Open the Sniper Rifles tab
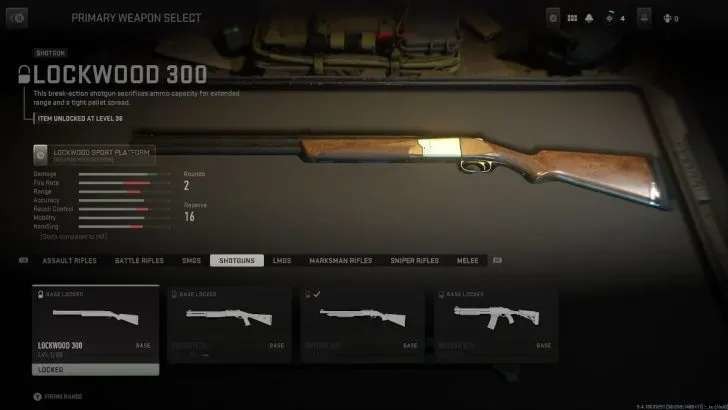Screen dimensions: 728x410 coord(414,261)
